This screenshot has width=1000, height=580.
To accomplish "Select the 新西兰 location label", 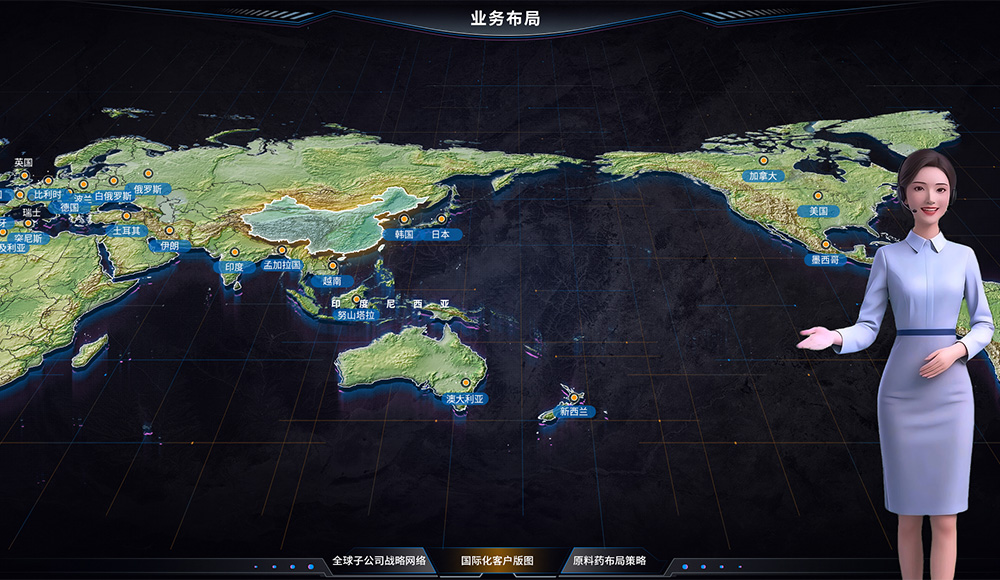I will [574, 411].
